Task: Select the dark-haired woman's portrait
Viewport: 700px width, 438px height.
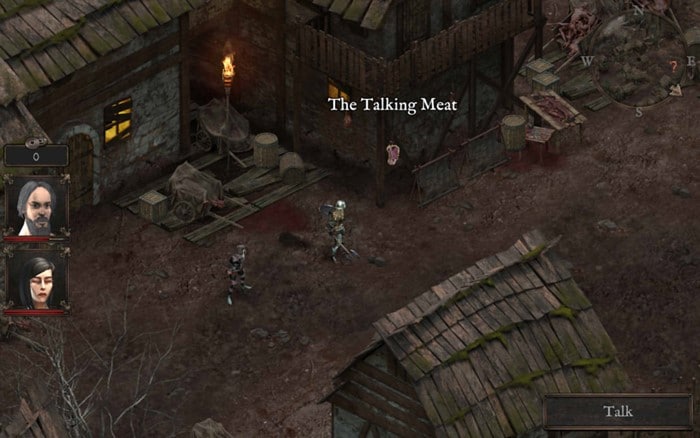Action: click(x=37, y=277)
